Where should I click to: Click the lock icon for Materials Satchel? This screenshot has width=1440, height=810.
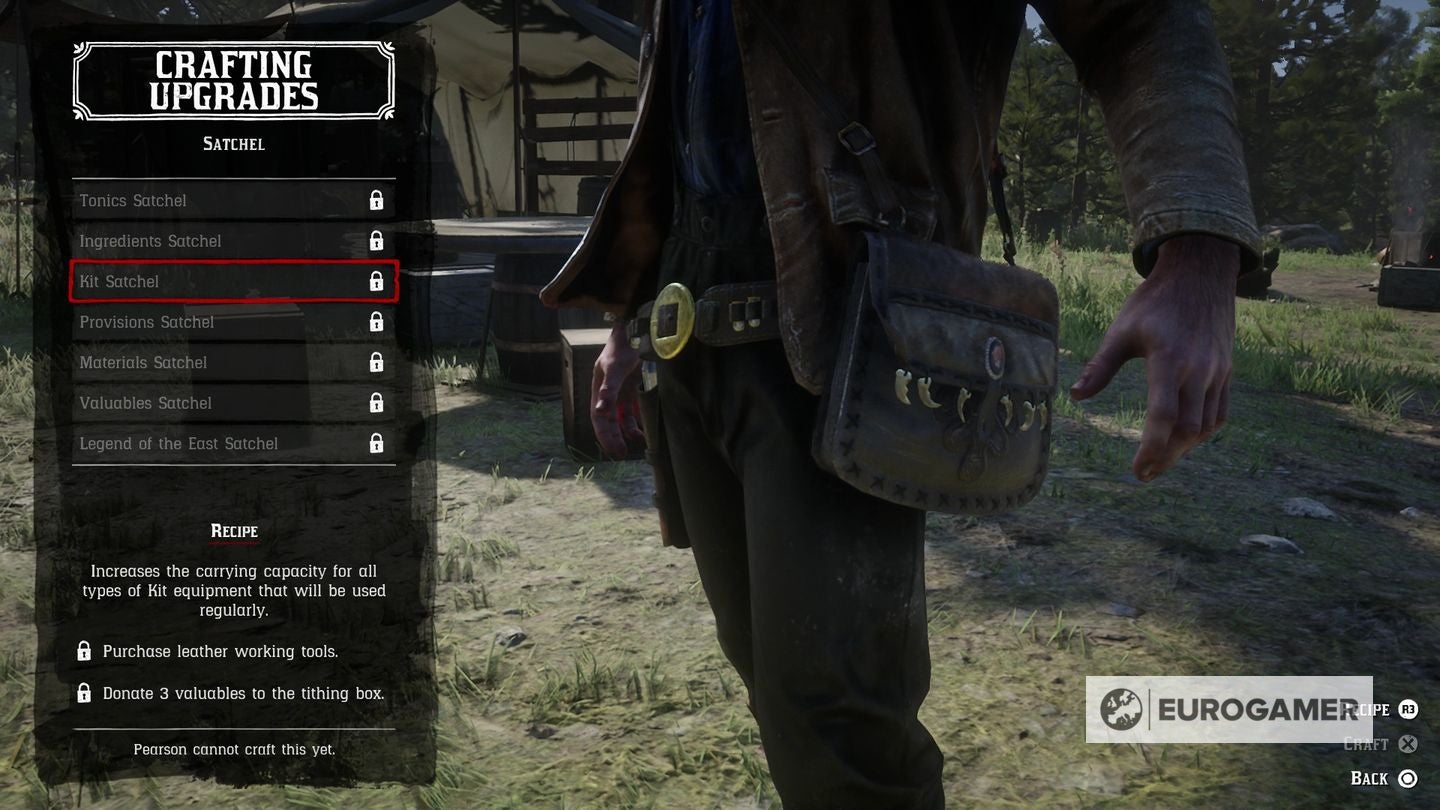pos(377,362)
